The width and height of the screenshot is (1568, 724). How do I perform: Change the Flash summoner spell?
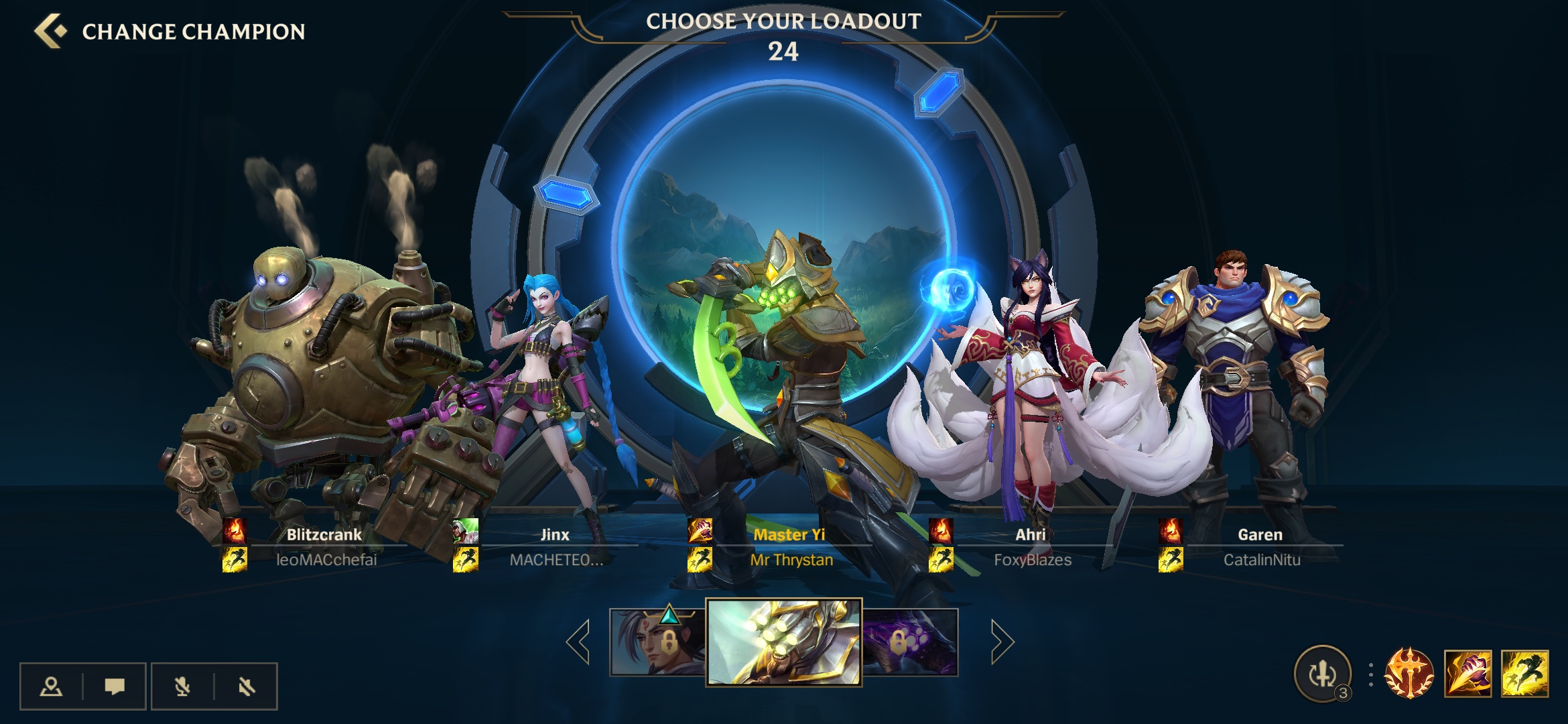1525,674
